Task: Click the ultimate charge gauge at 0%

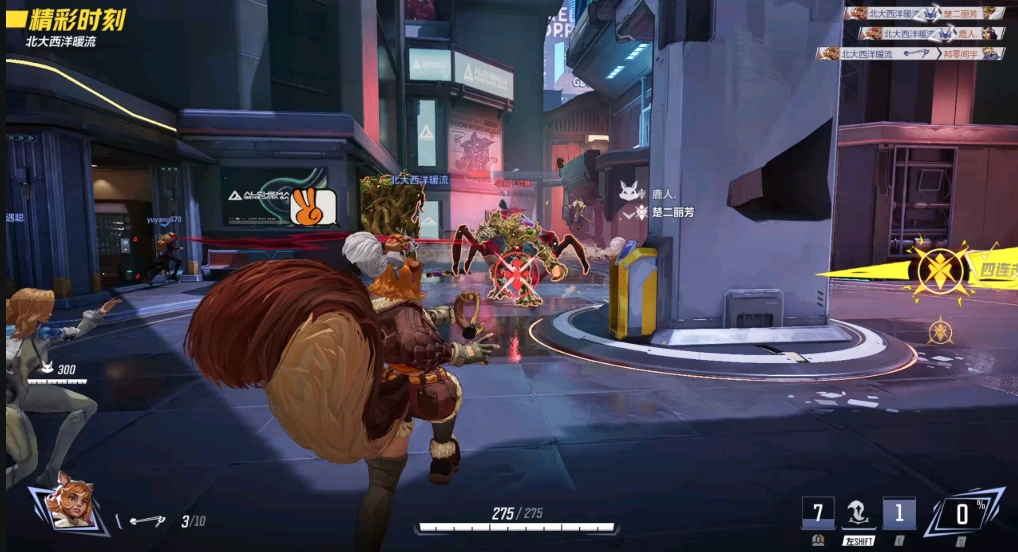Action: point(963,515)
